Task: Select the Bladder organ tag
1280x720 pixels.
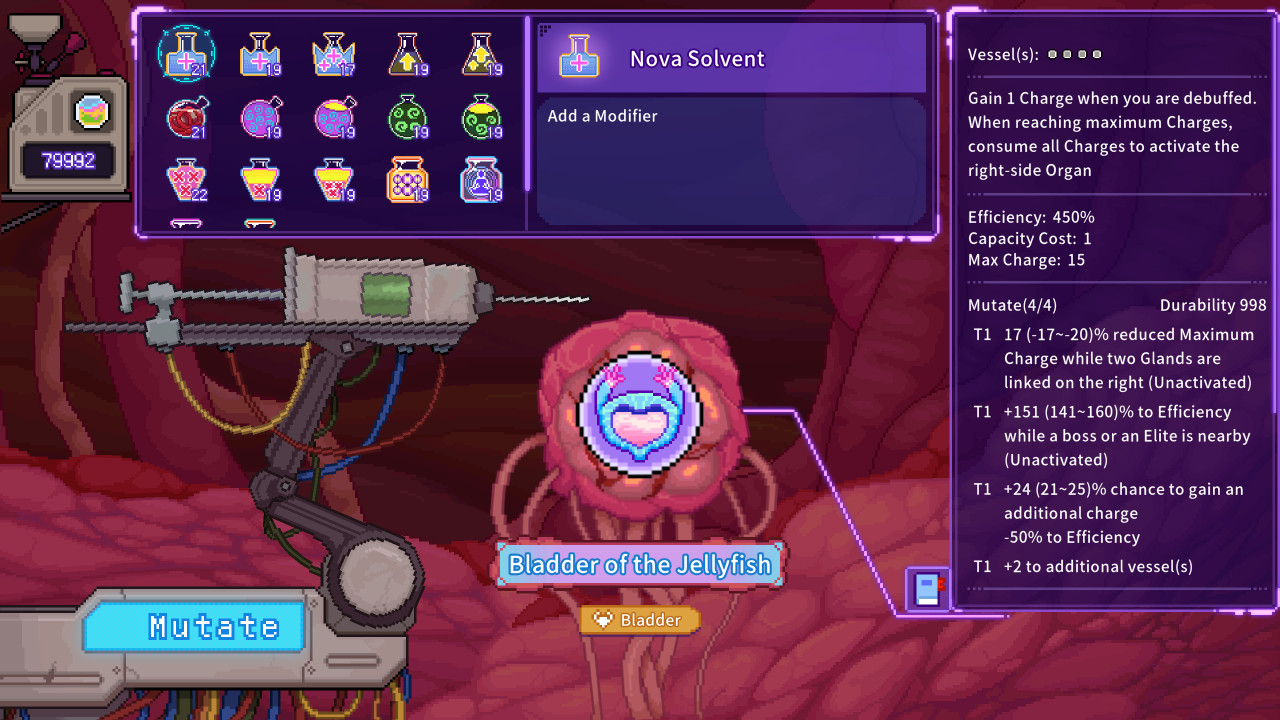Action: 639,619
